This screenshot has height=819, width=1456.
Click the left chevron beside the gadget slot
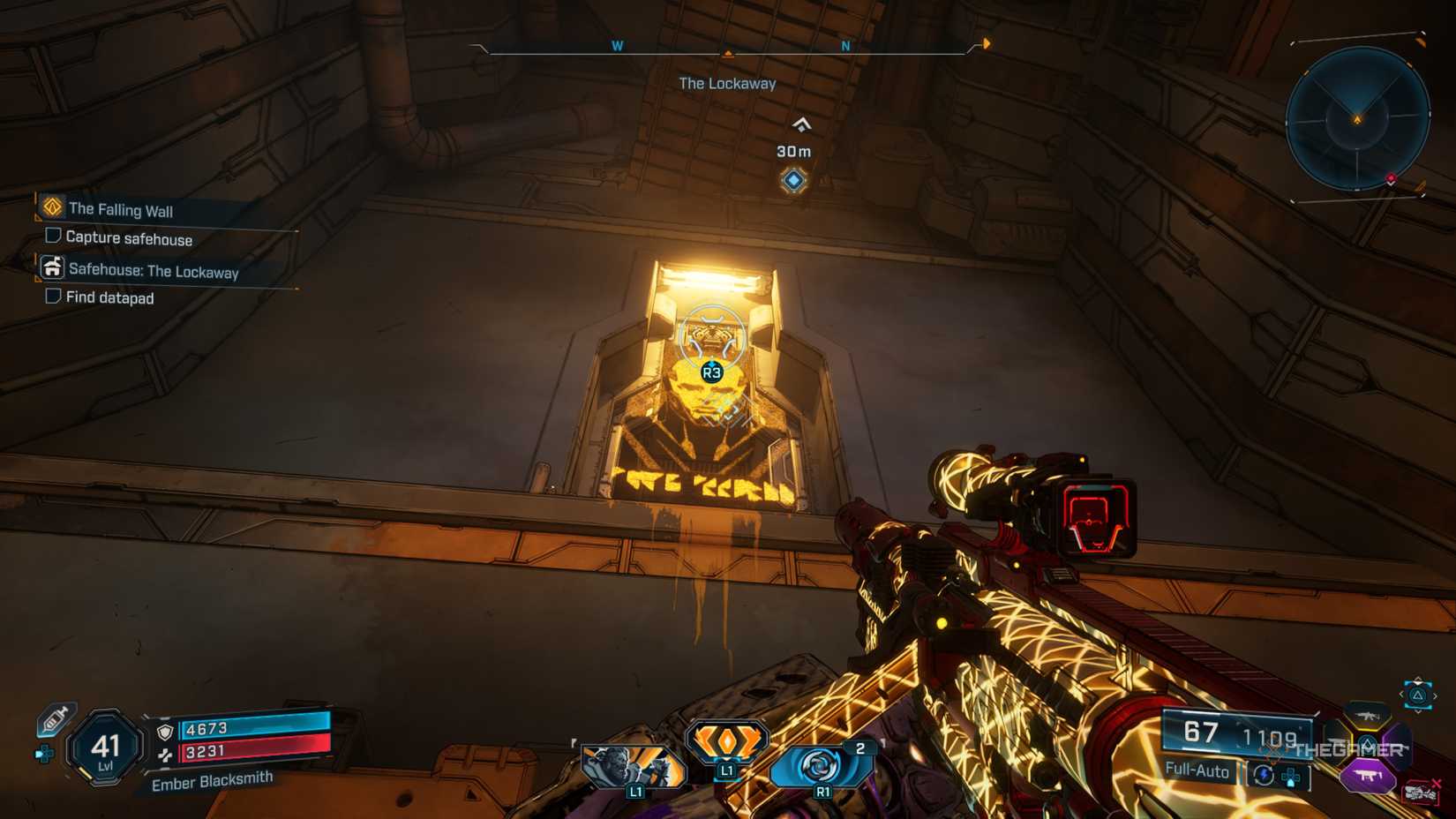(1401, 695)
